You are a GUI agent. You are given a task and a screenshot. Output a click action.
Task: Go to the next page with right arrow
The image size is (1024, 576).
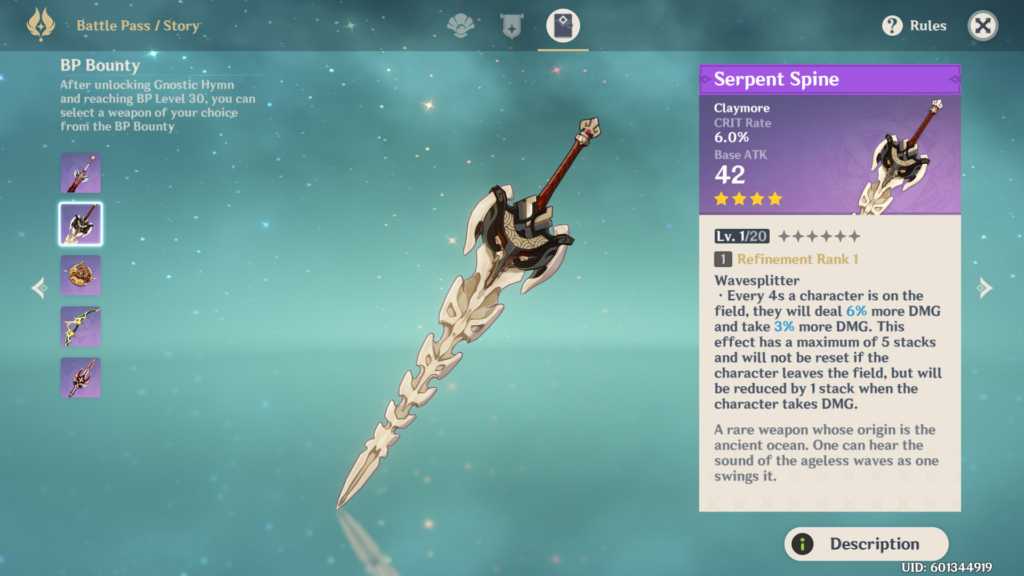(985, 288)
